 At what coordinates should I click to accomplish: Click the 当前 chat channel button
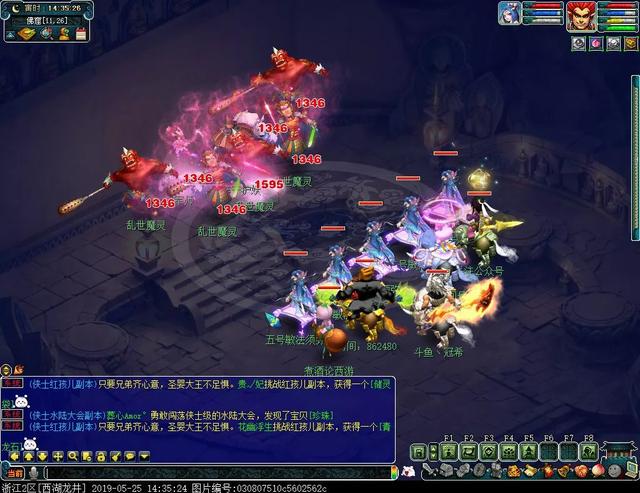[14, 472]
